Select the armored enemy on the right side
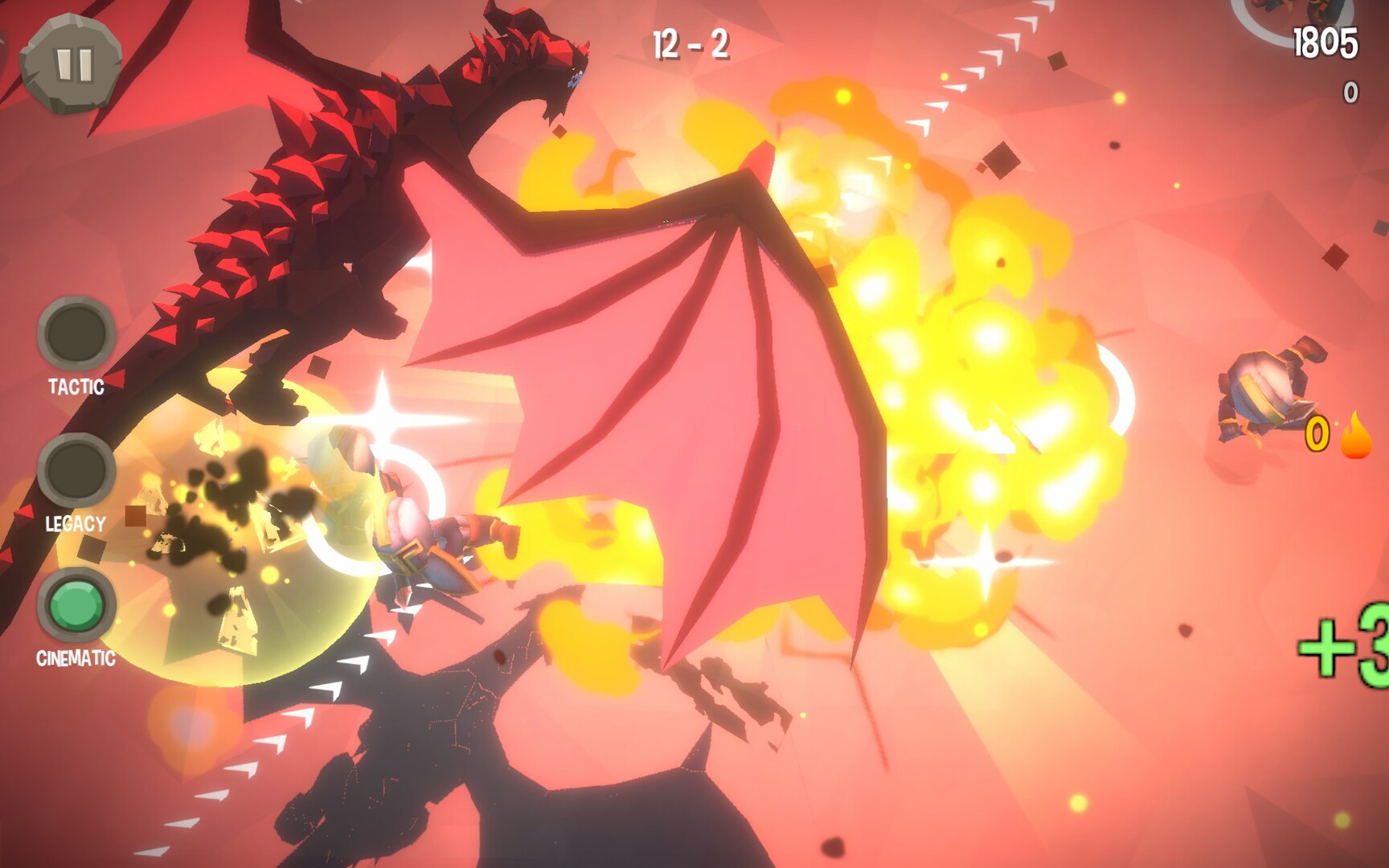The image size is (1389, 868). pyautogui.click(x=1262, y=386)
